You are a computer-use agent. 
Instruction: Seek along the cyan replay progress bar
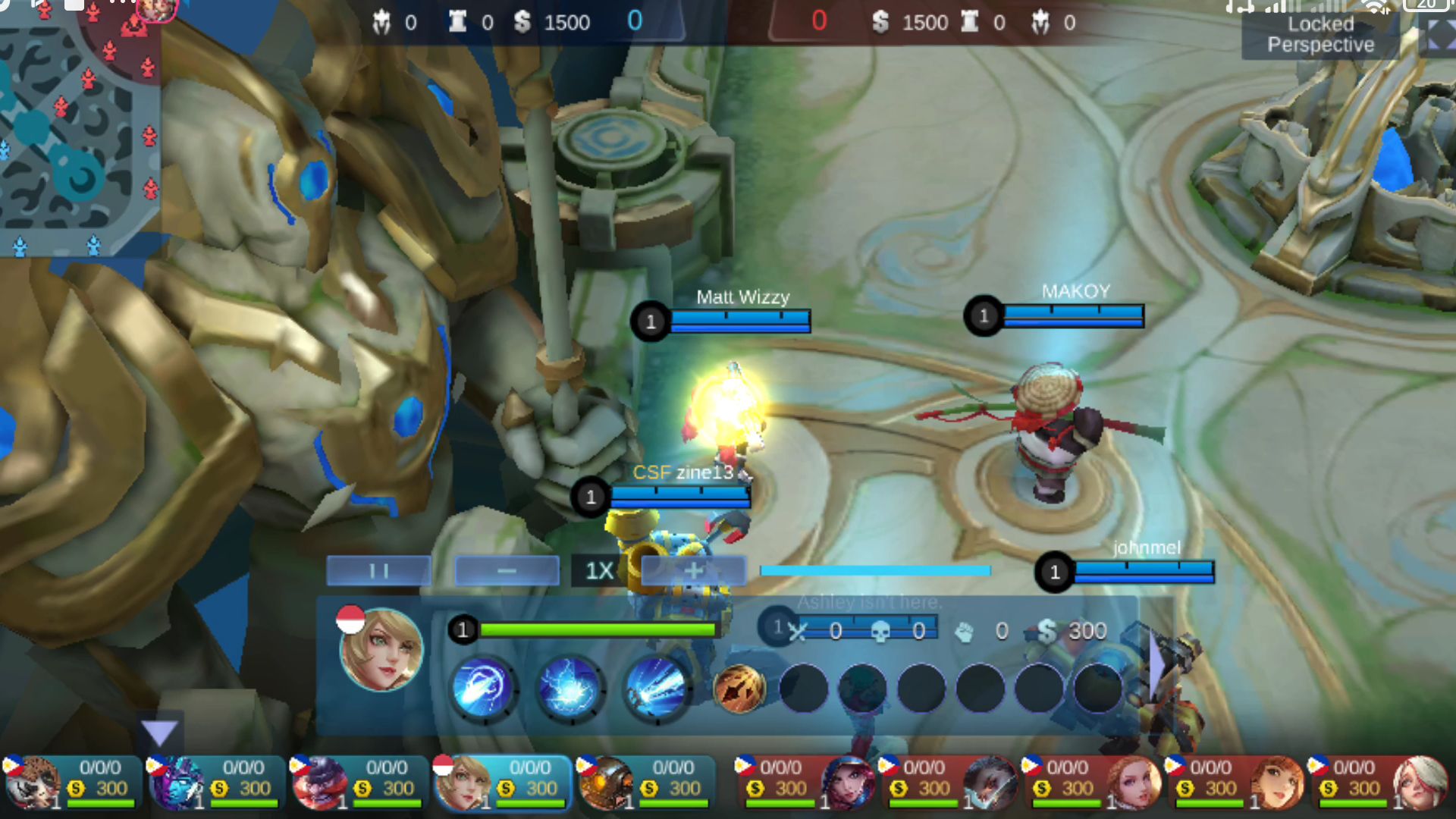[875, 570]
